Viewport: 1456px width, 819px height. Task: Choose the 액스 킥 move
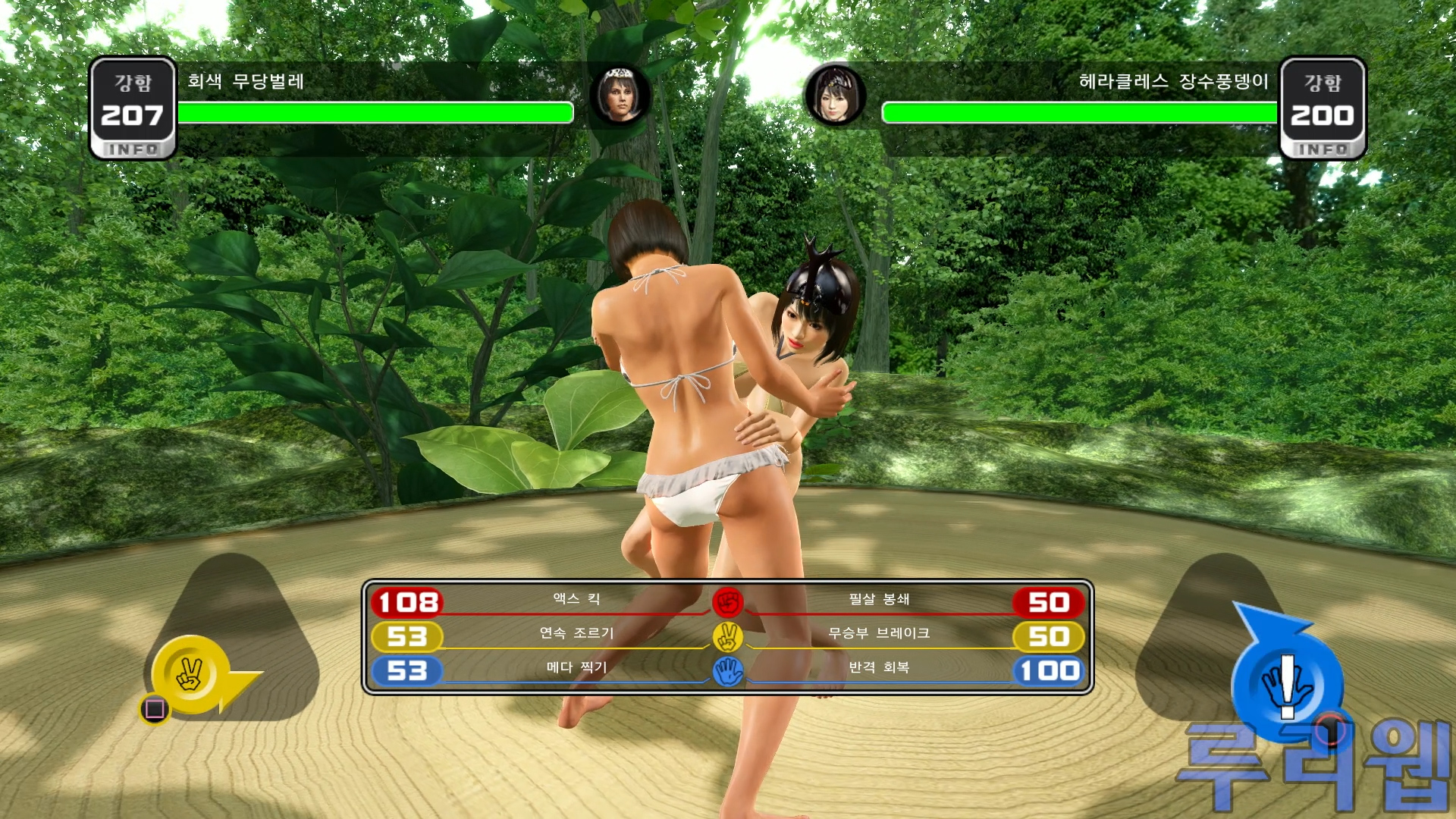576,599
